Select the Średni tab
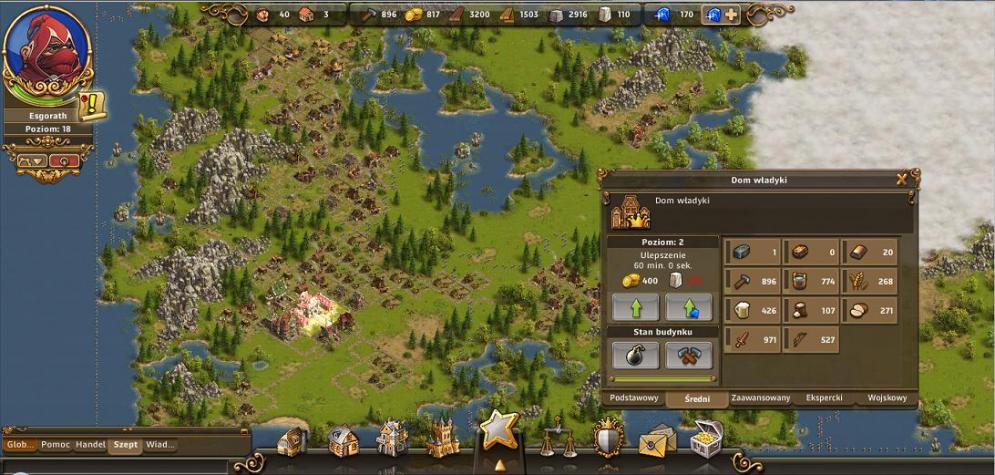The image size is (995, 475). point(697,398)
